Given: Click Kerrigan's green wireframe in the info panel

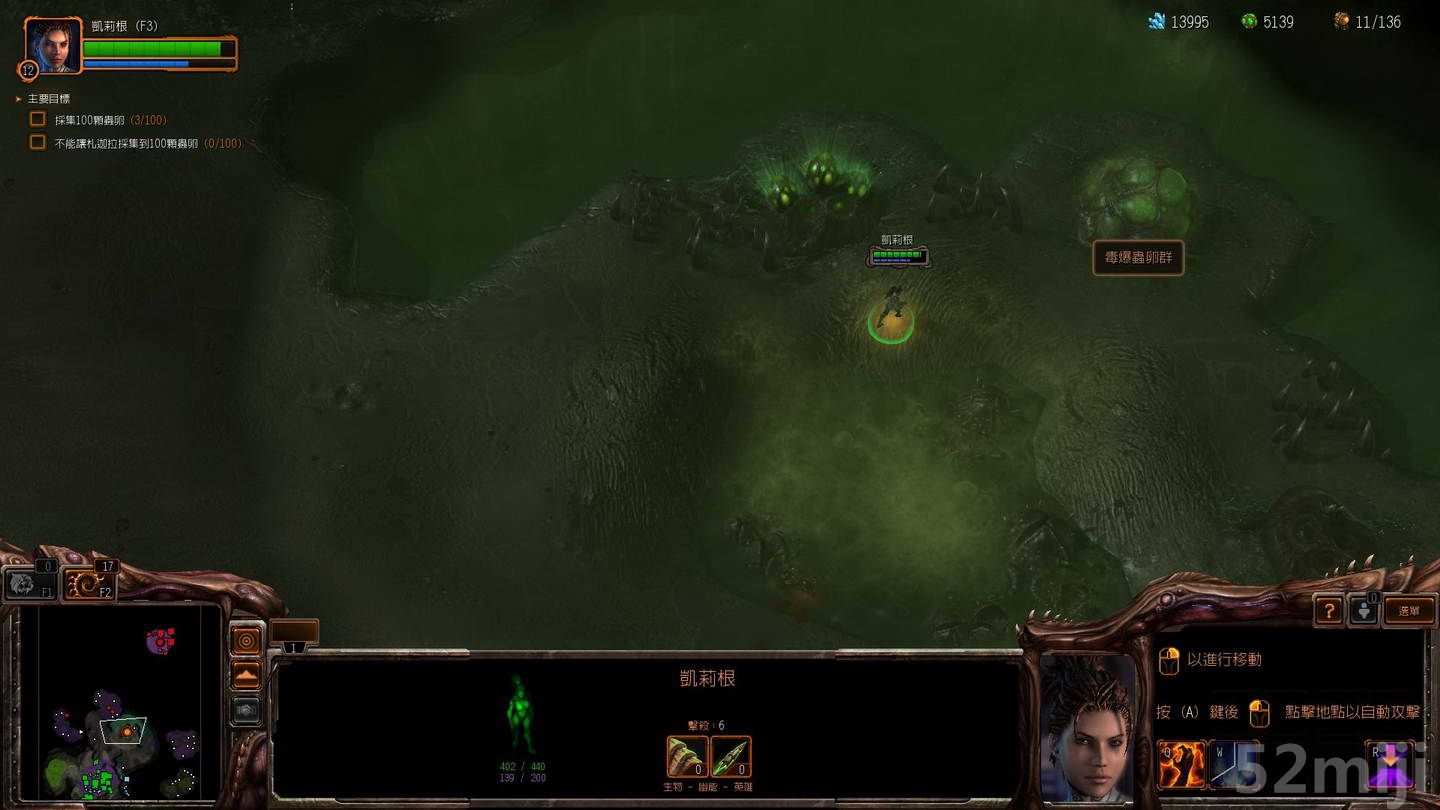Looking at the screenshot, I should 519,713.
